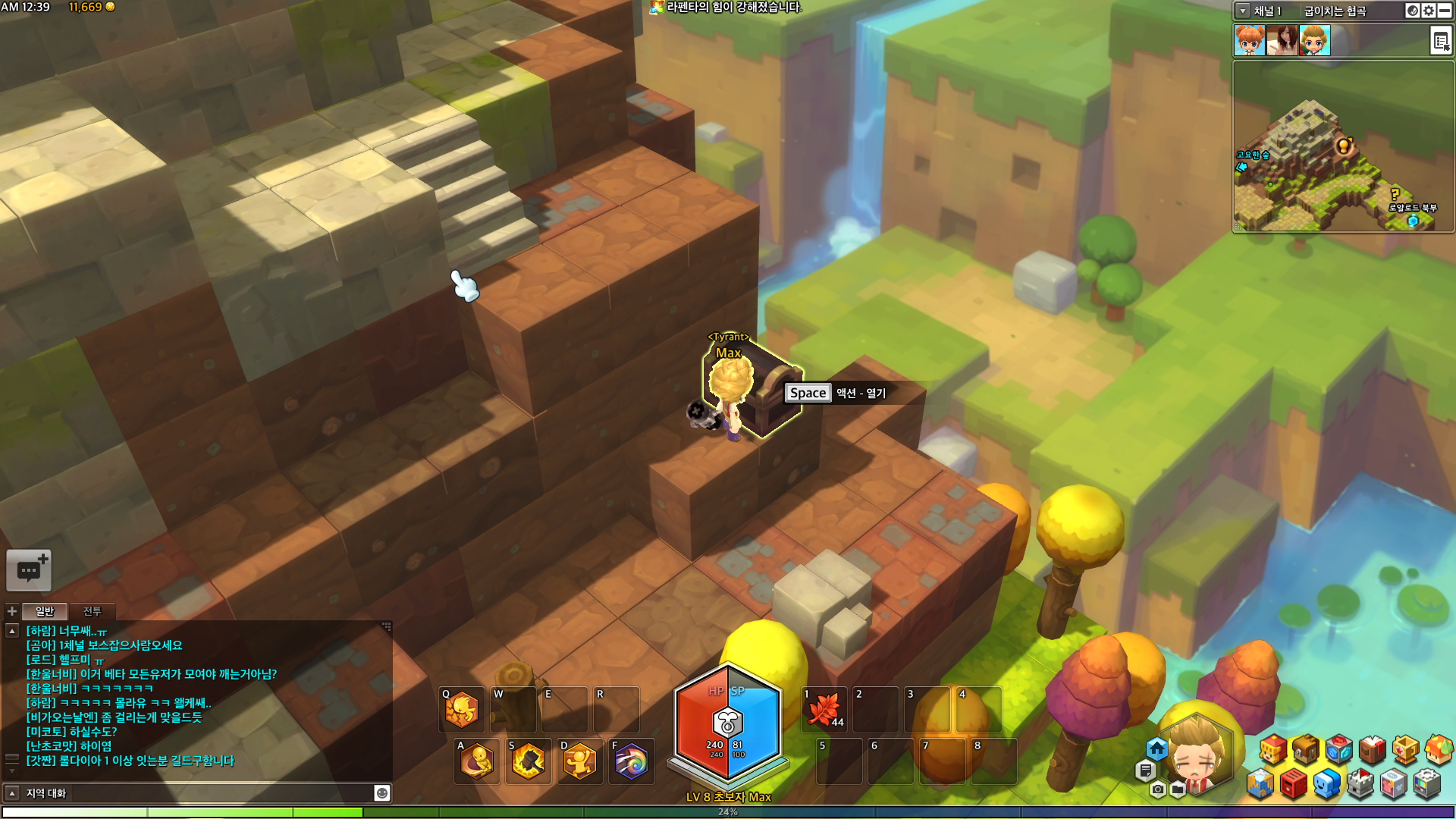Activate the Q skill icon
1456x819 pixels.
click(x=462, y=710)
